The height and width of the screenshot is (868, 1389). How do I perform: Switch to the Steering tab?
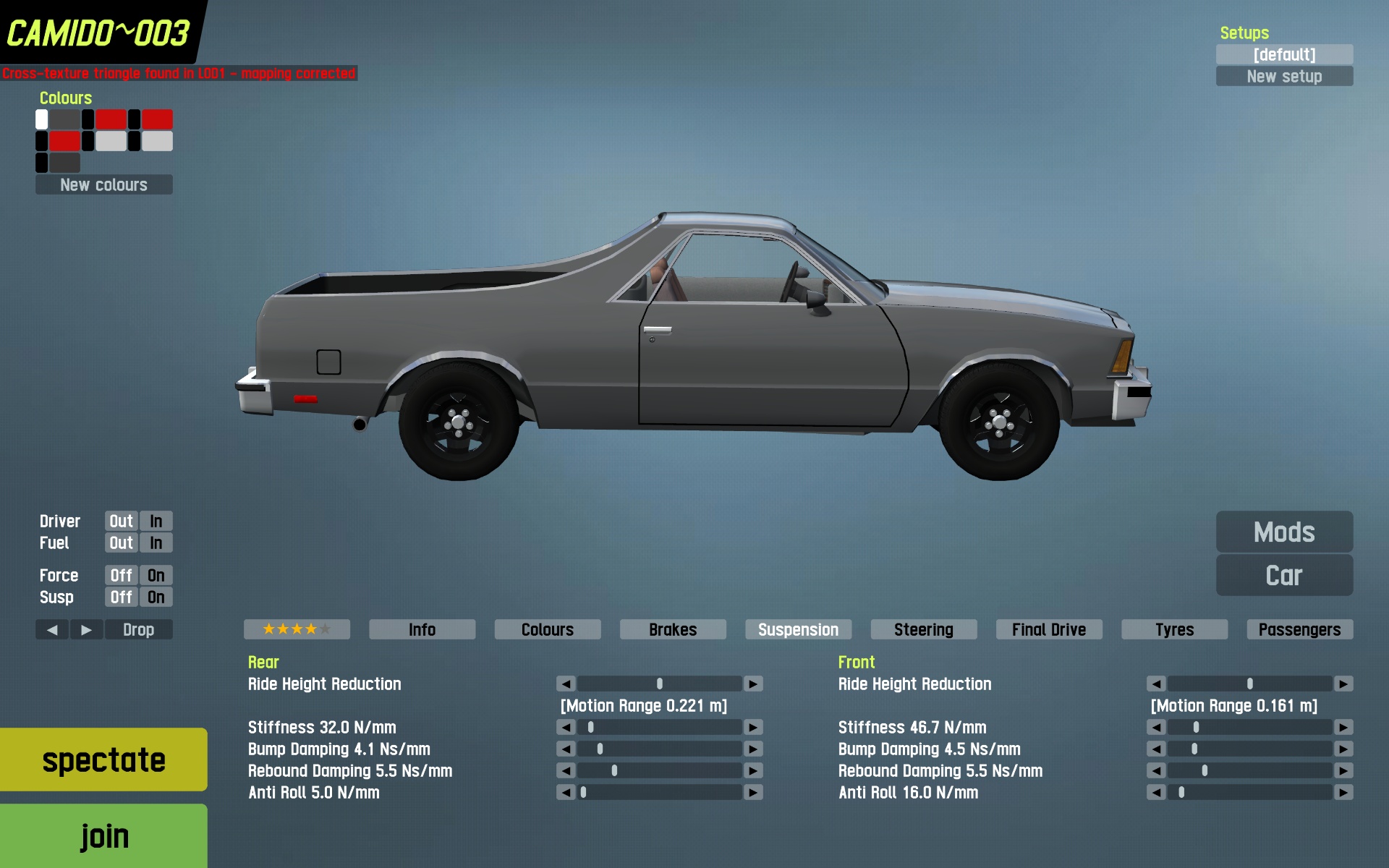(923, 629)
